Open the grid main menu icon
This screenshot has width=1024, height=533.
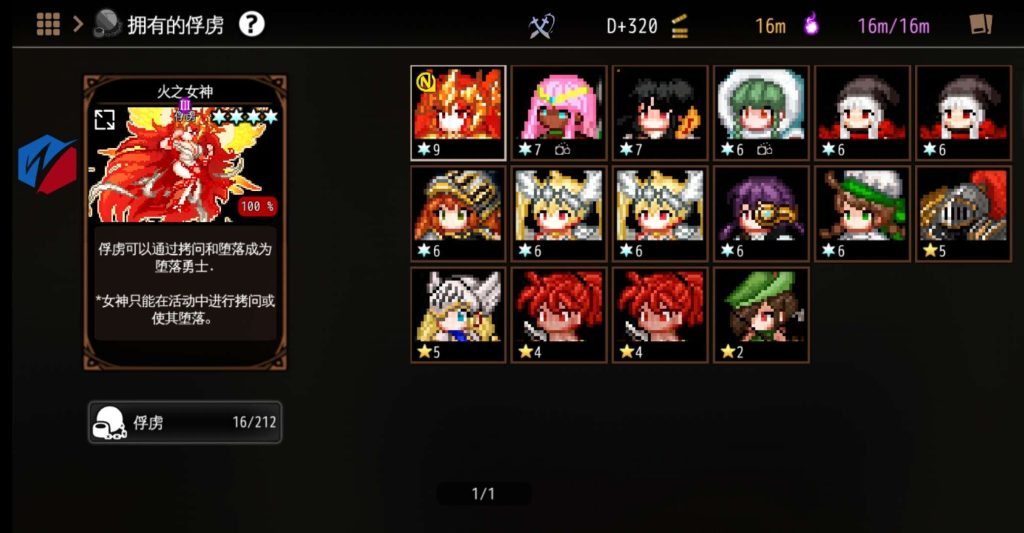pos(48,24)
